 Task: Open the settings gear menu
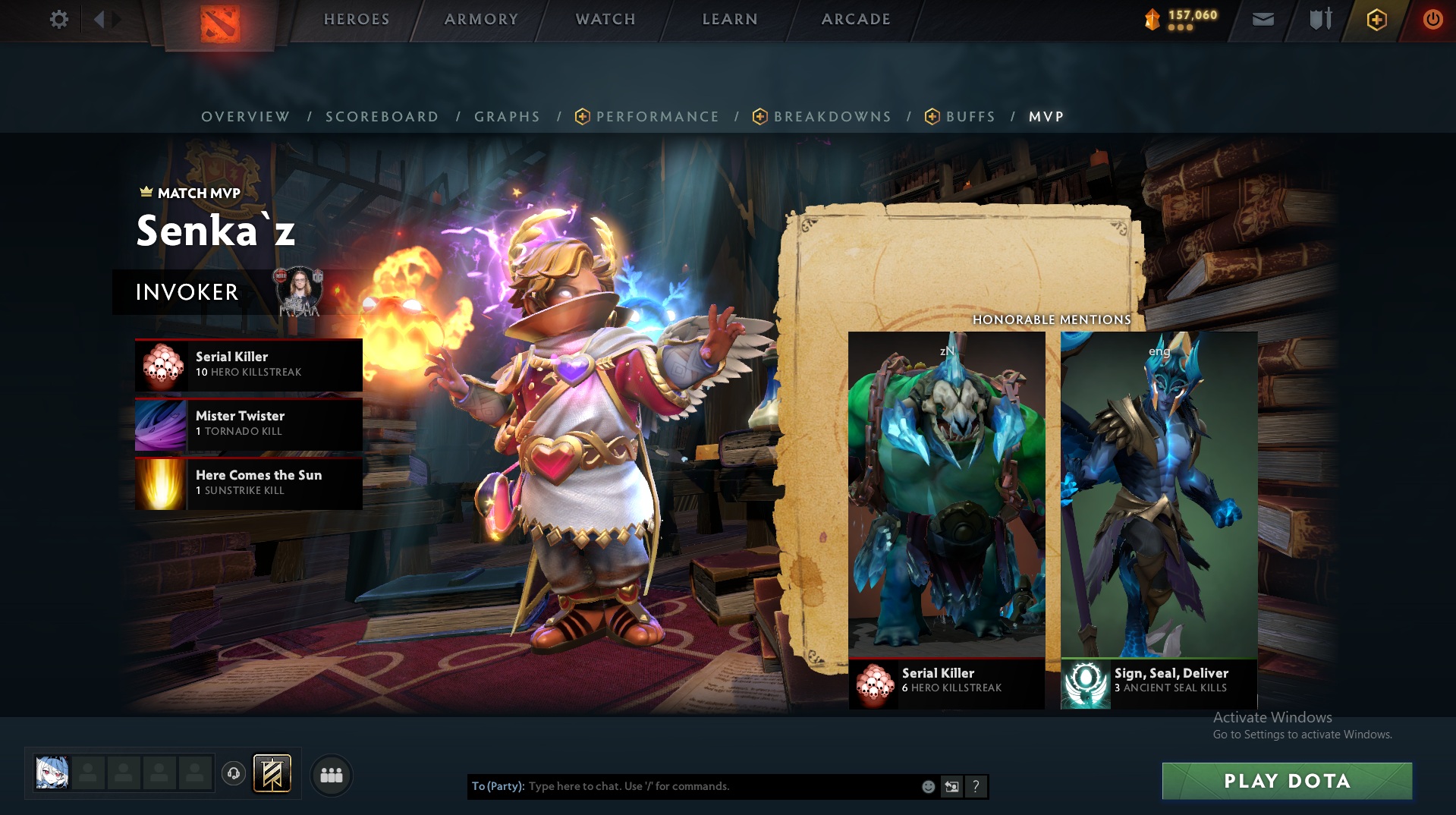(x=58, y=19)
